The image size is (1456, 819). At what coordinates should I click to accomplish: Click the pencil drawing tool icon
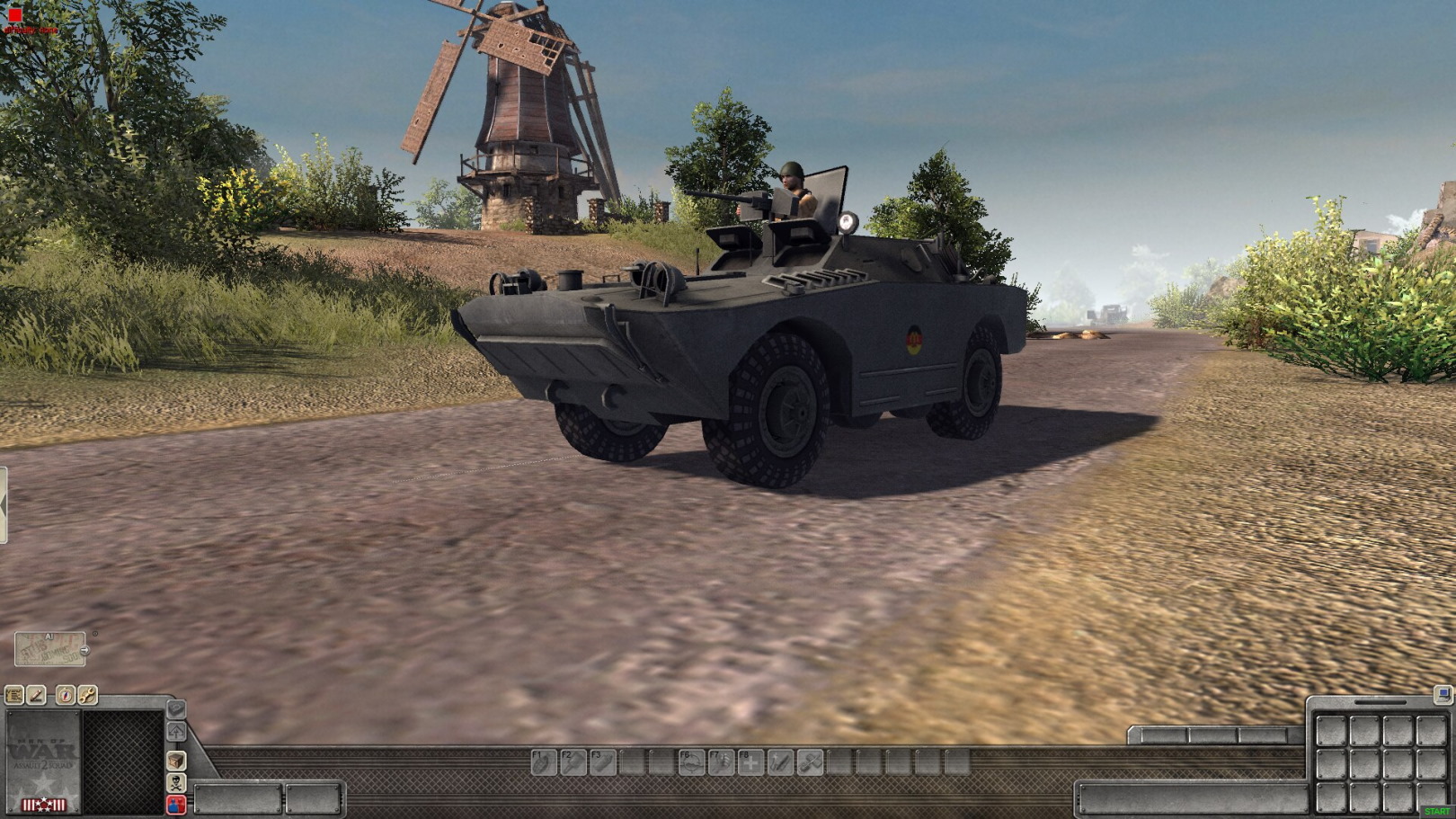click(36, 695)
